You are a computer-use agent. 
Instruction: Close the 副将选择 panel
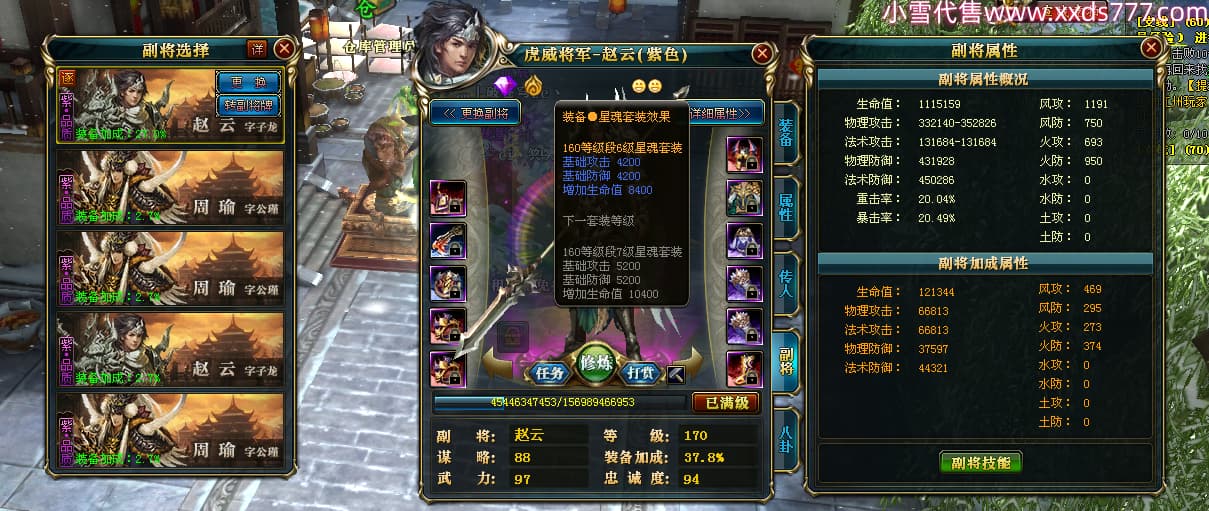pyautogui.click(x=285, y=48)
